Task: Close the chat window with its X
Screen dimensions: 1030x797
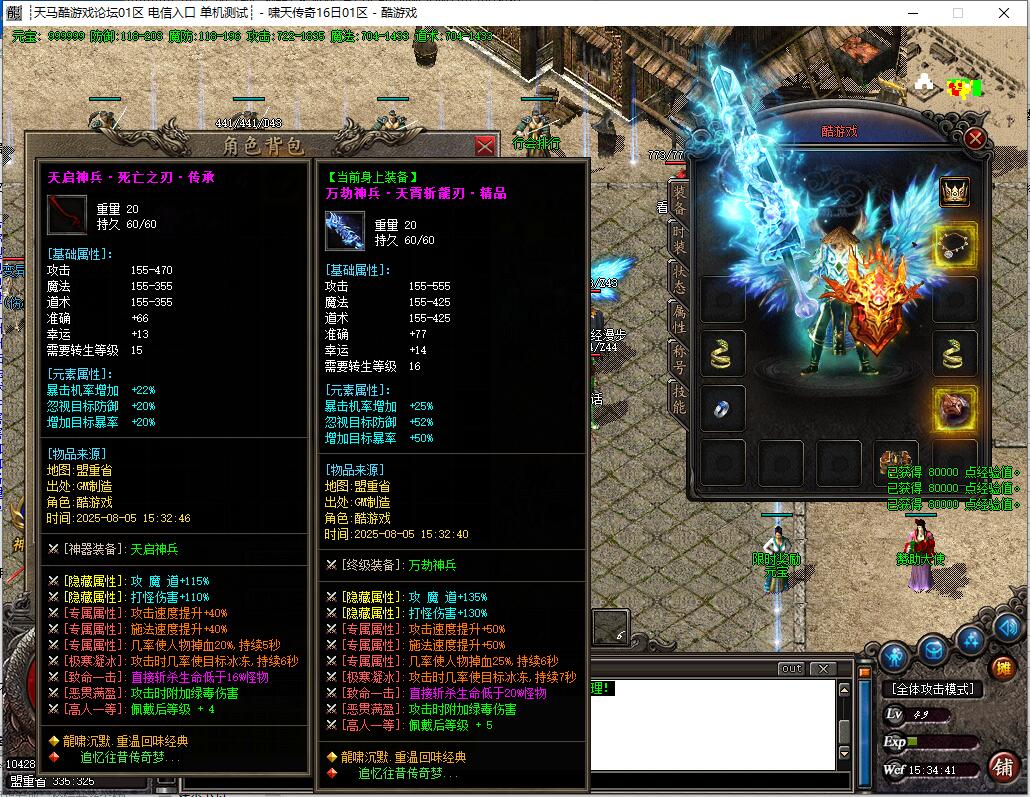Action: tap(822, 668)
